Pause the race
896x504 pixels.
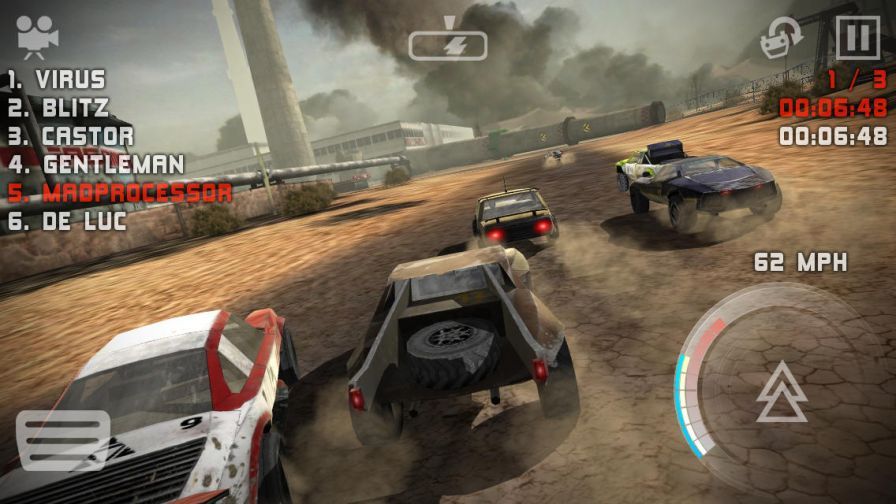[x=858, y=39]
